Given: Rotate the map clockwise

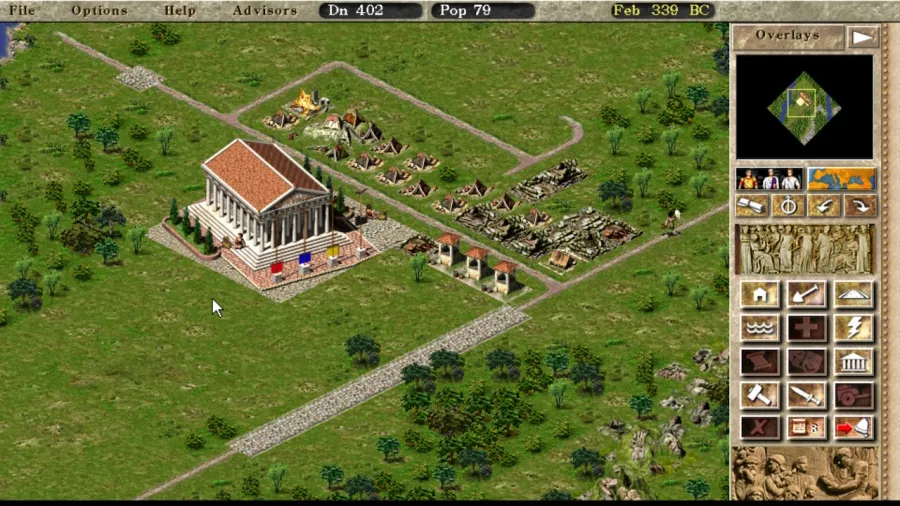Looking at the screenshot, I should click(858, 206).
